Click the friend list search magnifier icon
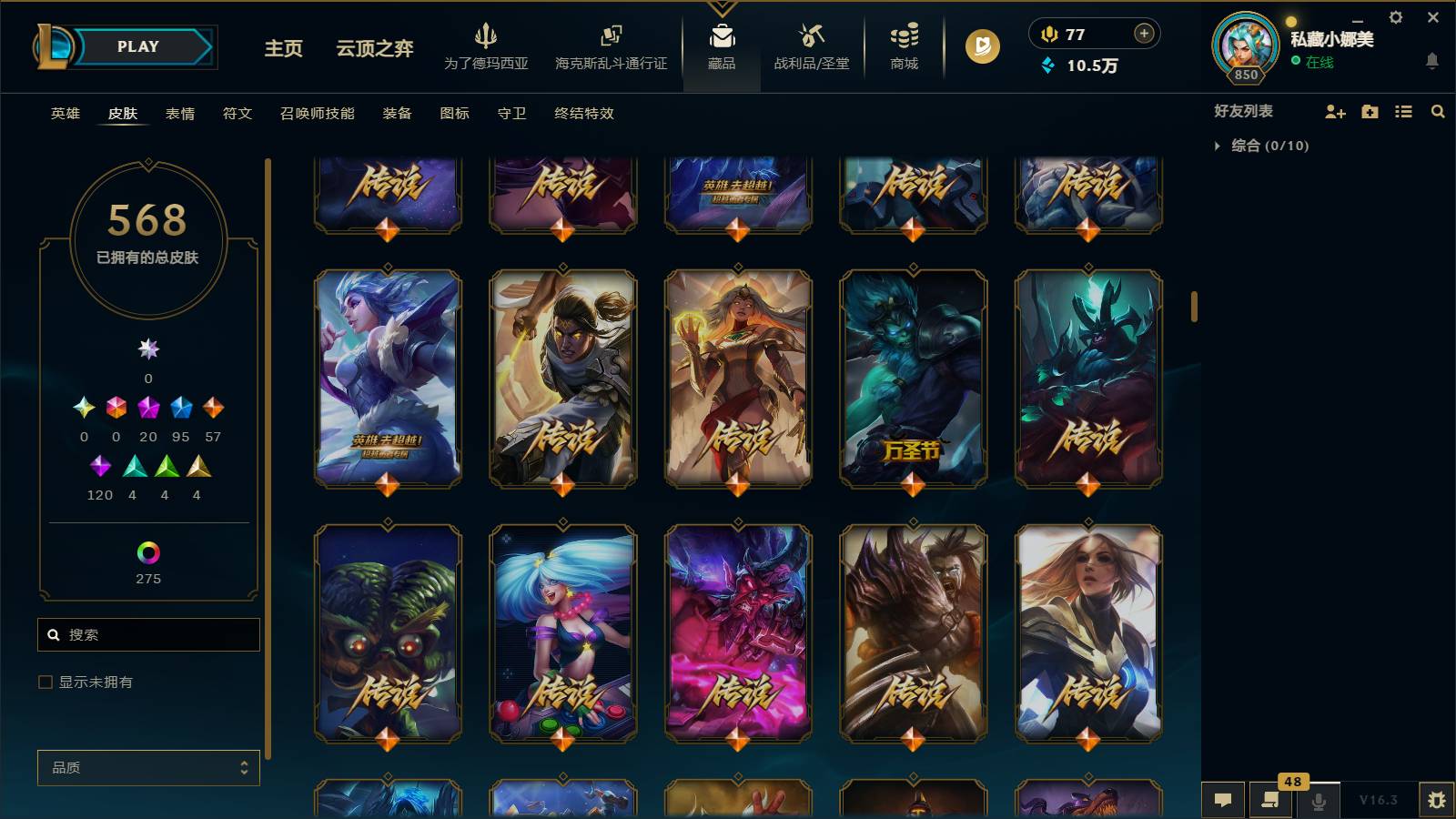Screen dimensions: 1456x819 coord(1437,111)
